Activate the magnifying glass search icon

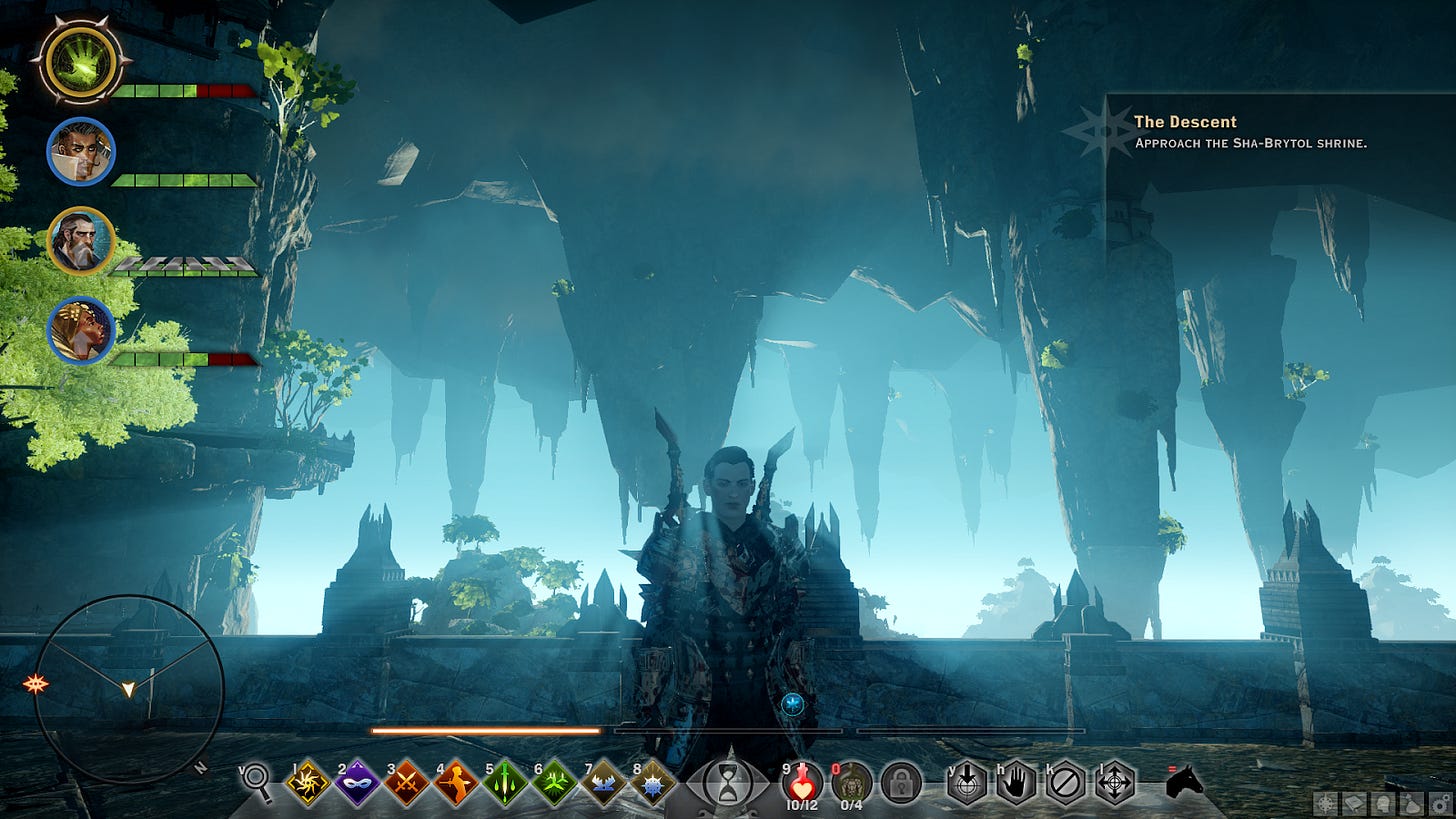pos(257,781)
